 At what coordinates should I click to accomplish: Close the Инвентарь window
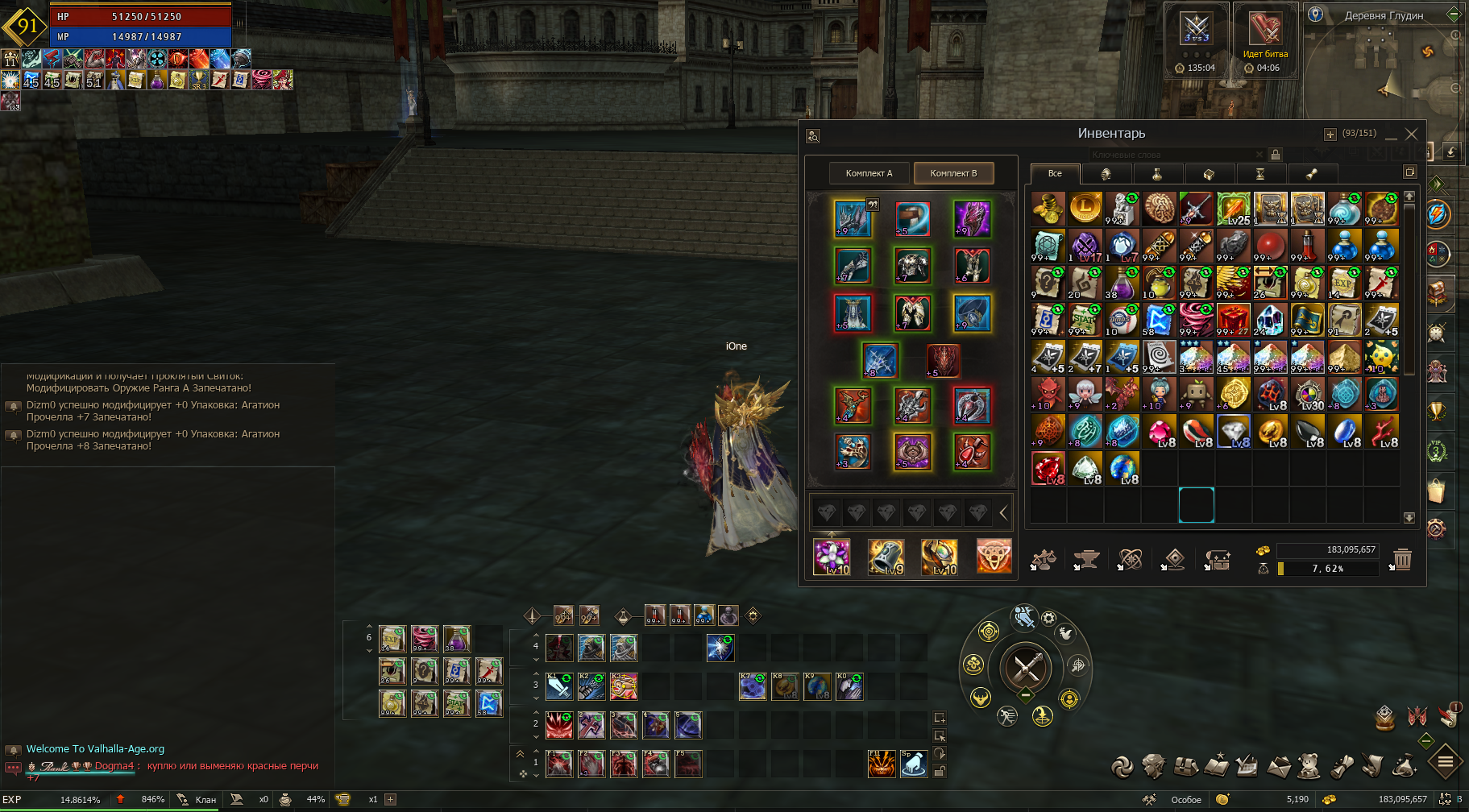[1411, 134]
